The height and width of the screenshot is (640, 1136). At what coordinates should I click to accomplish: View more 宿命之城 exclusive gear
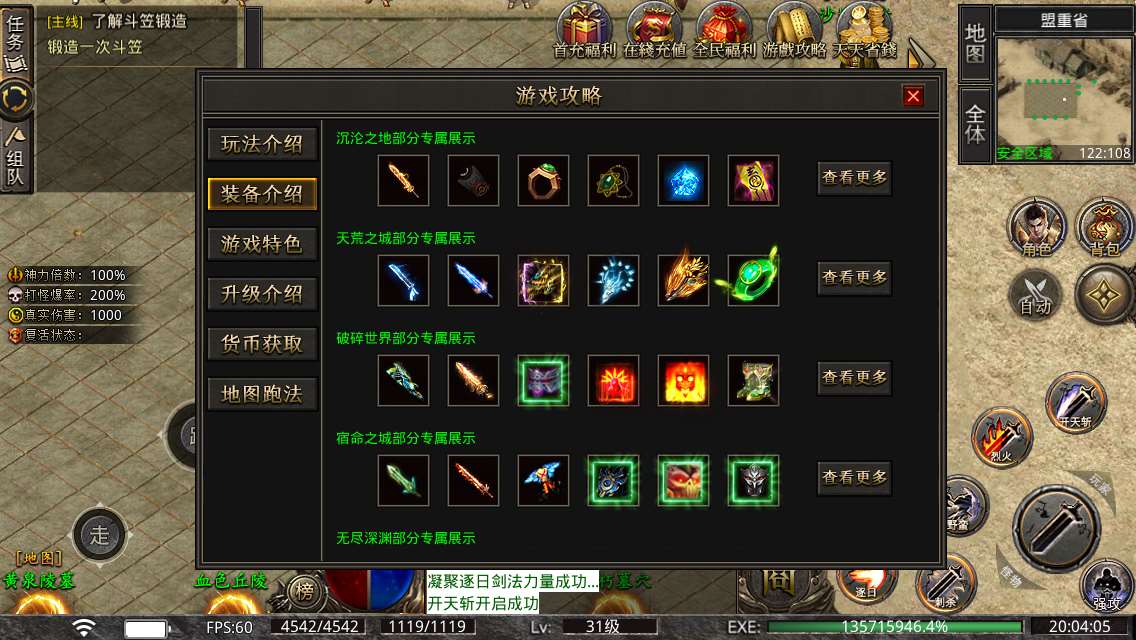click(854, 478)
